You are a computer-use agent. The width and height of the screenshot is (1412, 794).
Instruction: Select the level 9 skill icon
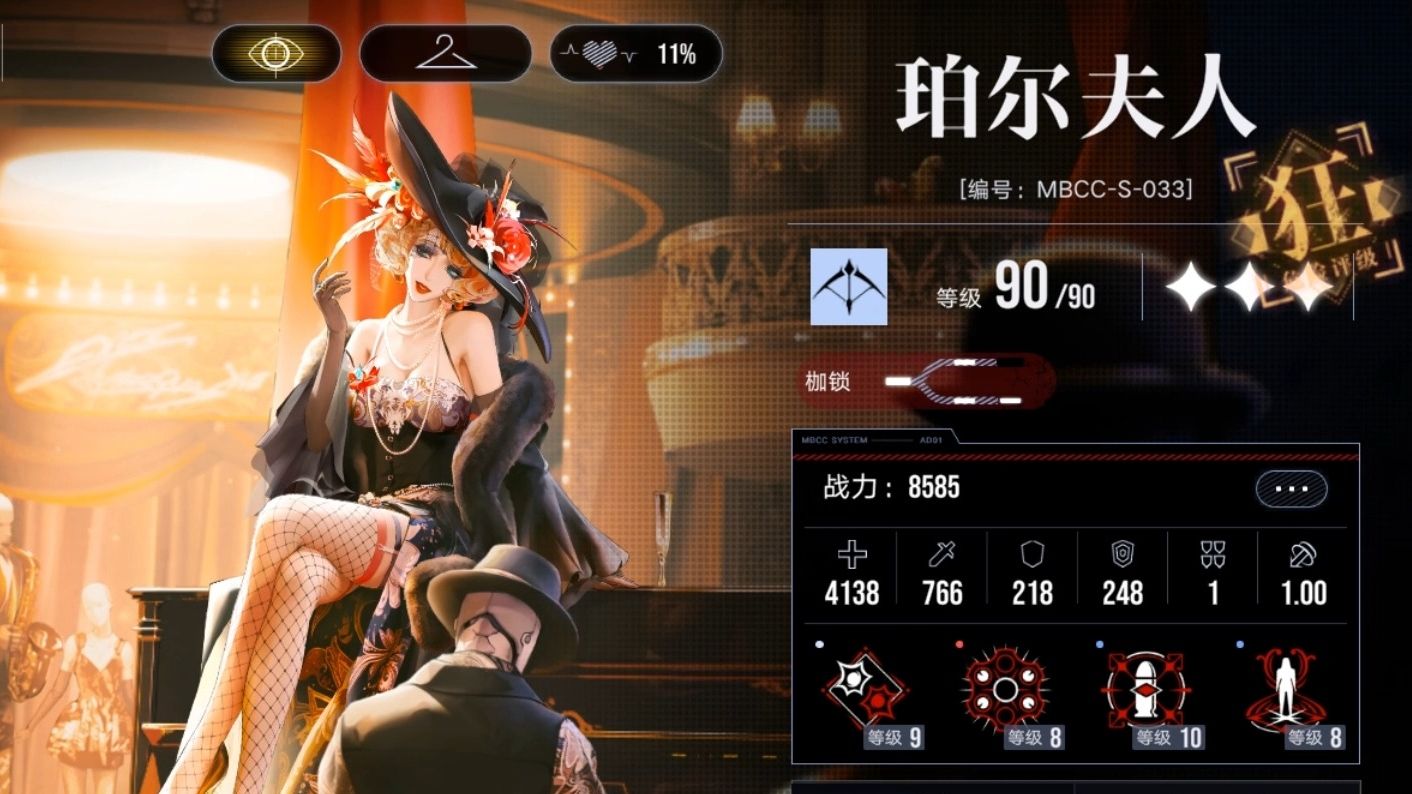point(866,691)
